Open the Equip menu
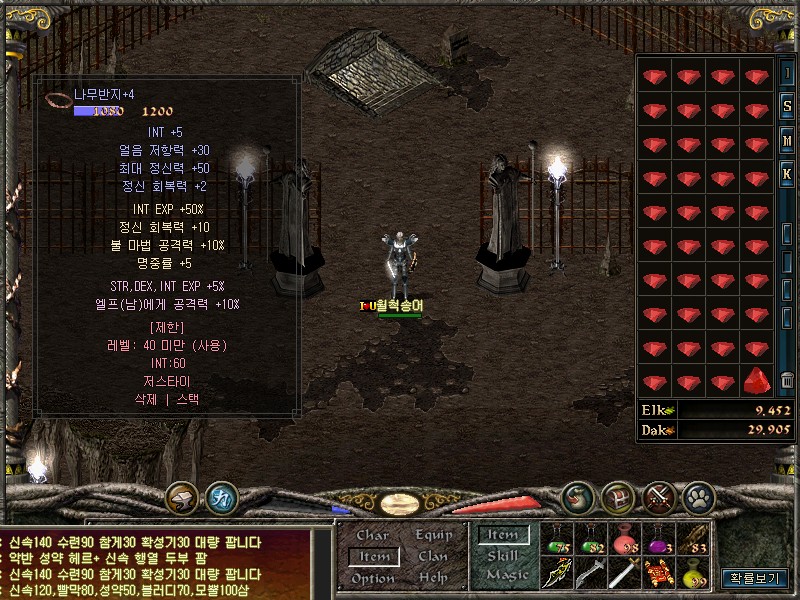The width and height of the screenshot is (800, 600). click(x=434, y=535)
